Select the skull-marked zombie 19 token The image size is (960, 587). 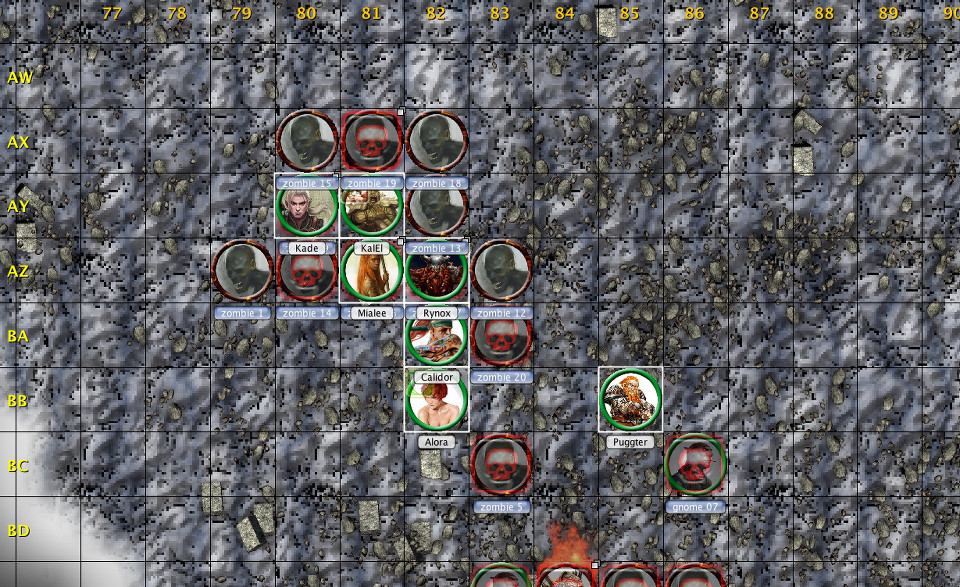[372, 141]
